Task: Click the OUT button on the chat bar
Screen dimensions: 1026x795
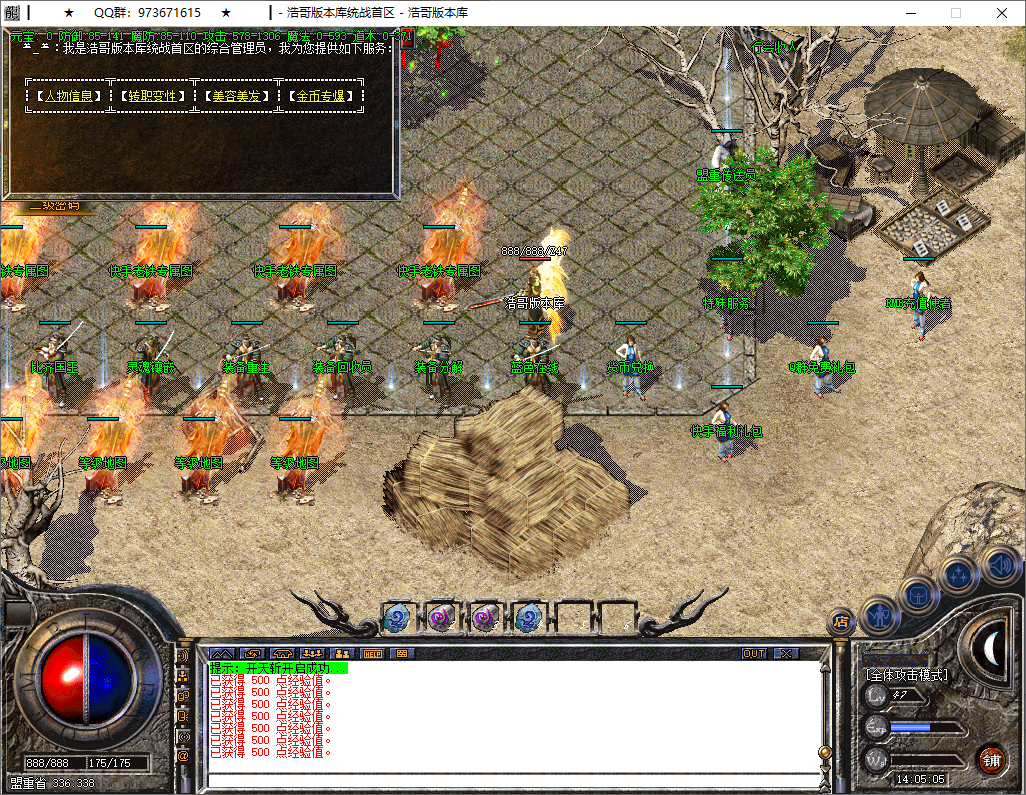Action: click(x=754, y=653)
